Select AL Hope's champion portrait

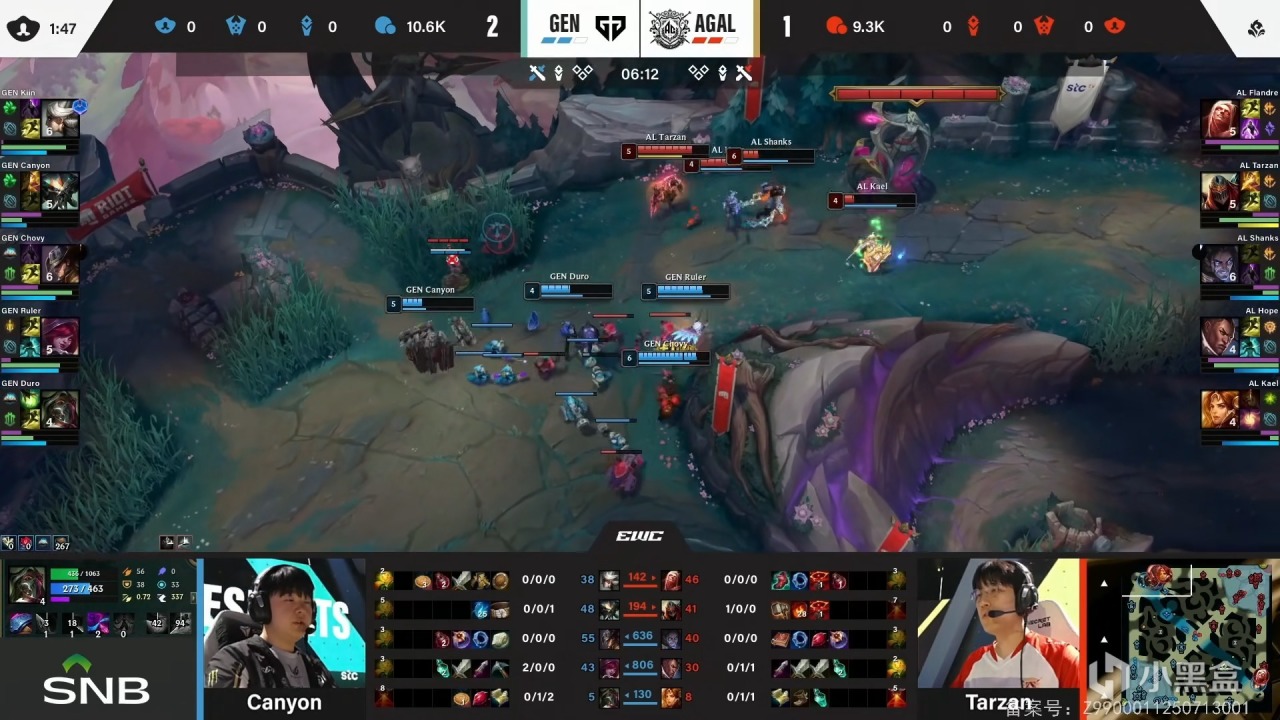click(x=1219, y=337)
